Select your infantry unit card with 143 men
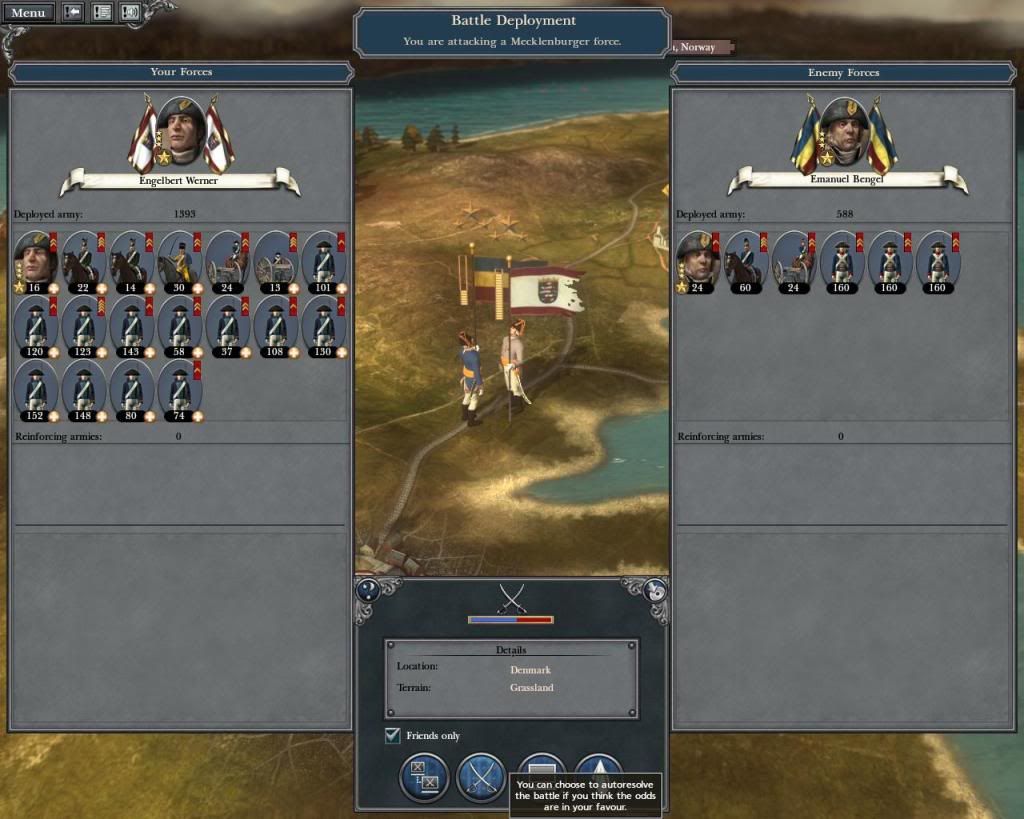Image resolution: width=1024 pixels, height=819 pixels. (132, 325)
